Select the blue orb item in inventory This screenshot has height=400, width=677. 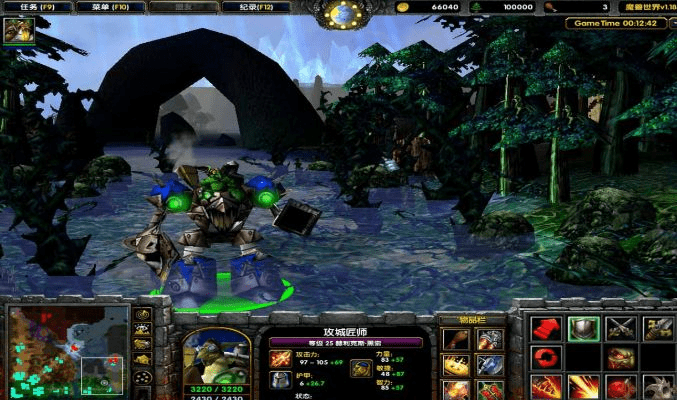tap(490, 364)
